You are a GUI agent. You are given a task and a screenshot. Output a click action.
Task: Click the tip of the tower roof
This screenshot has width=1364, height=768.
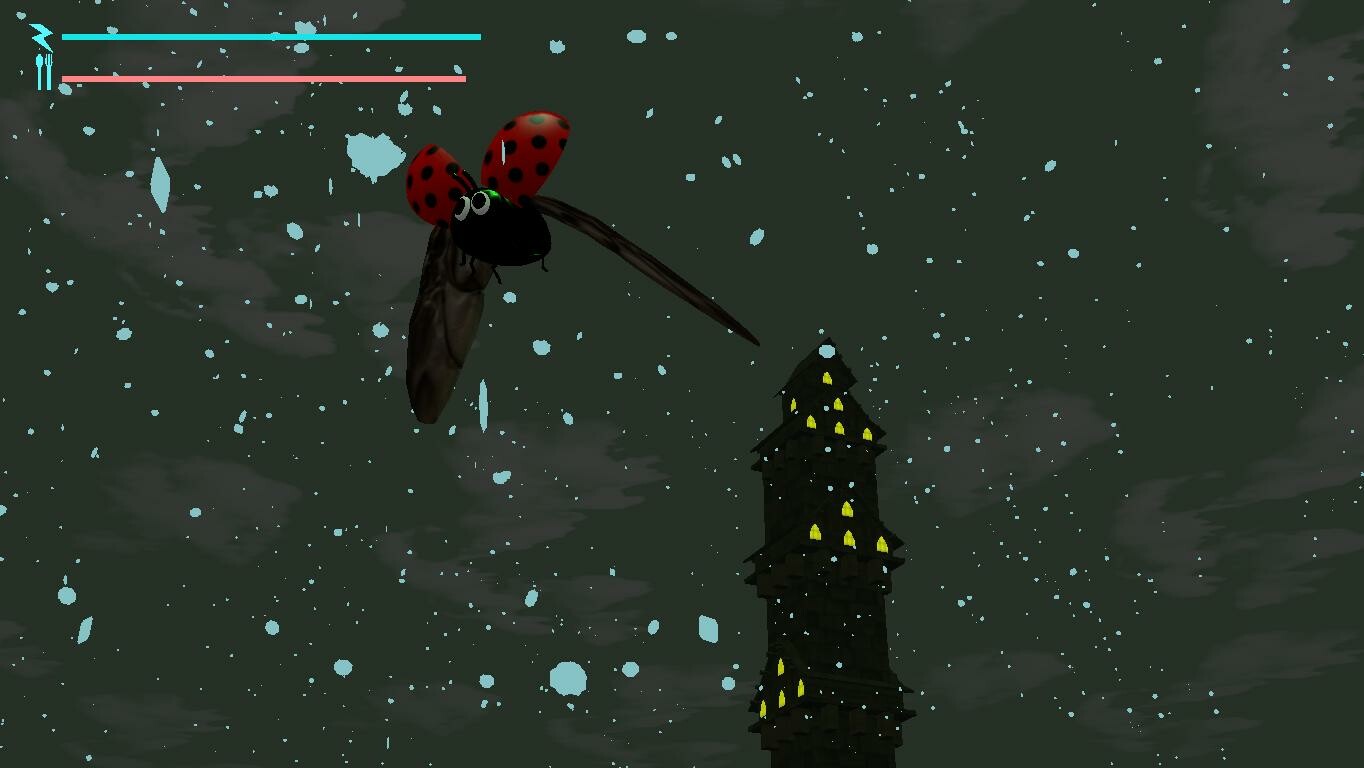[828, 340]
